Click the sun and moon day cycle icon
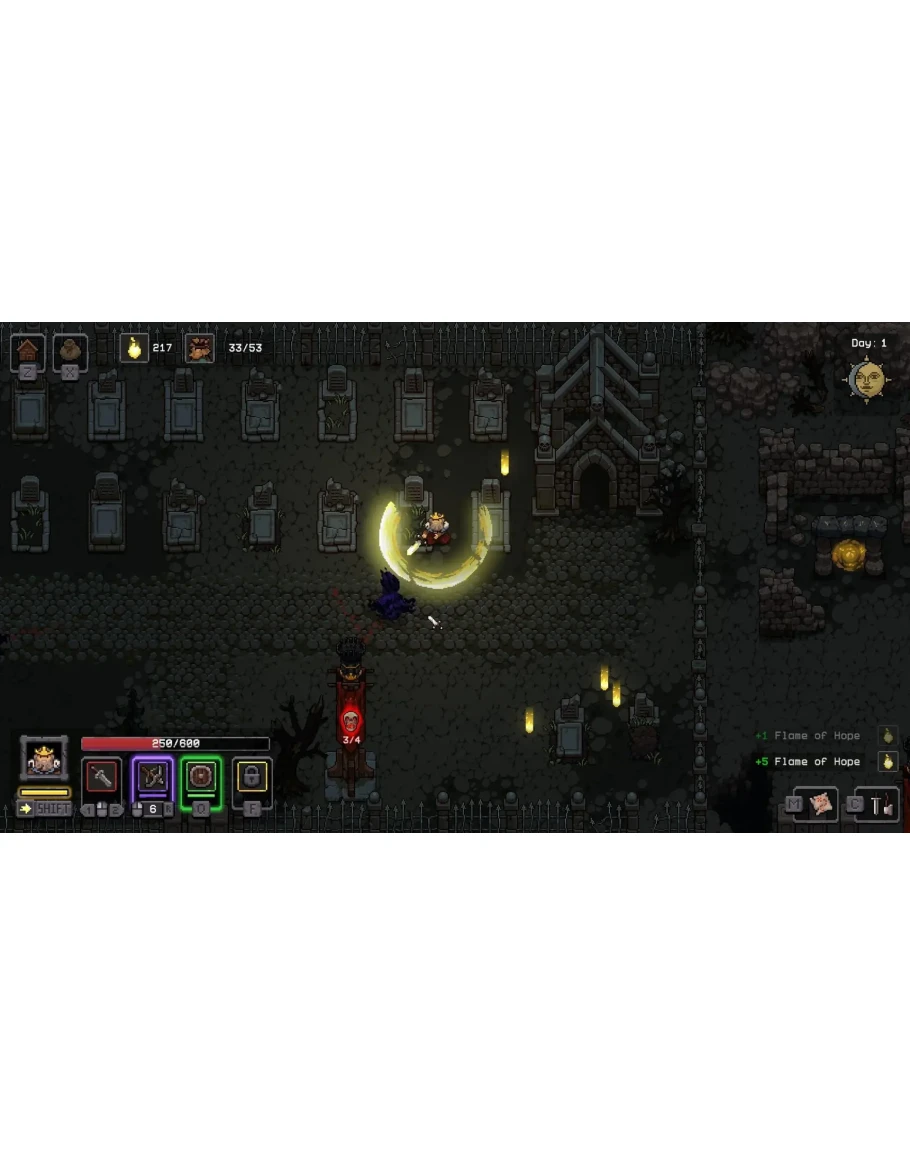The width and height of the screenshot is (910, 1155). point(867,378)
